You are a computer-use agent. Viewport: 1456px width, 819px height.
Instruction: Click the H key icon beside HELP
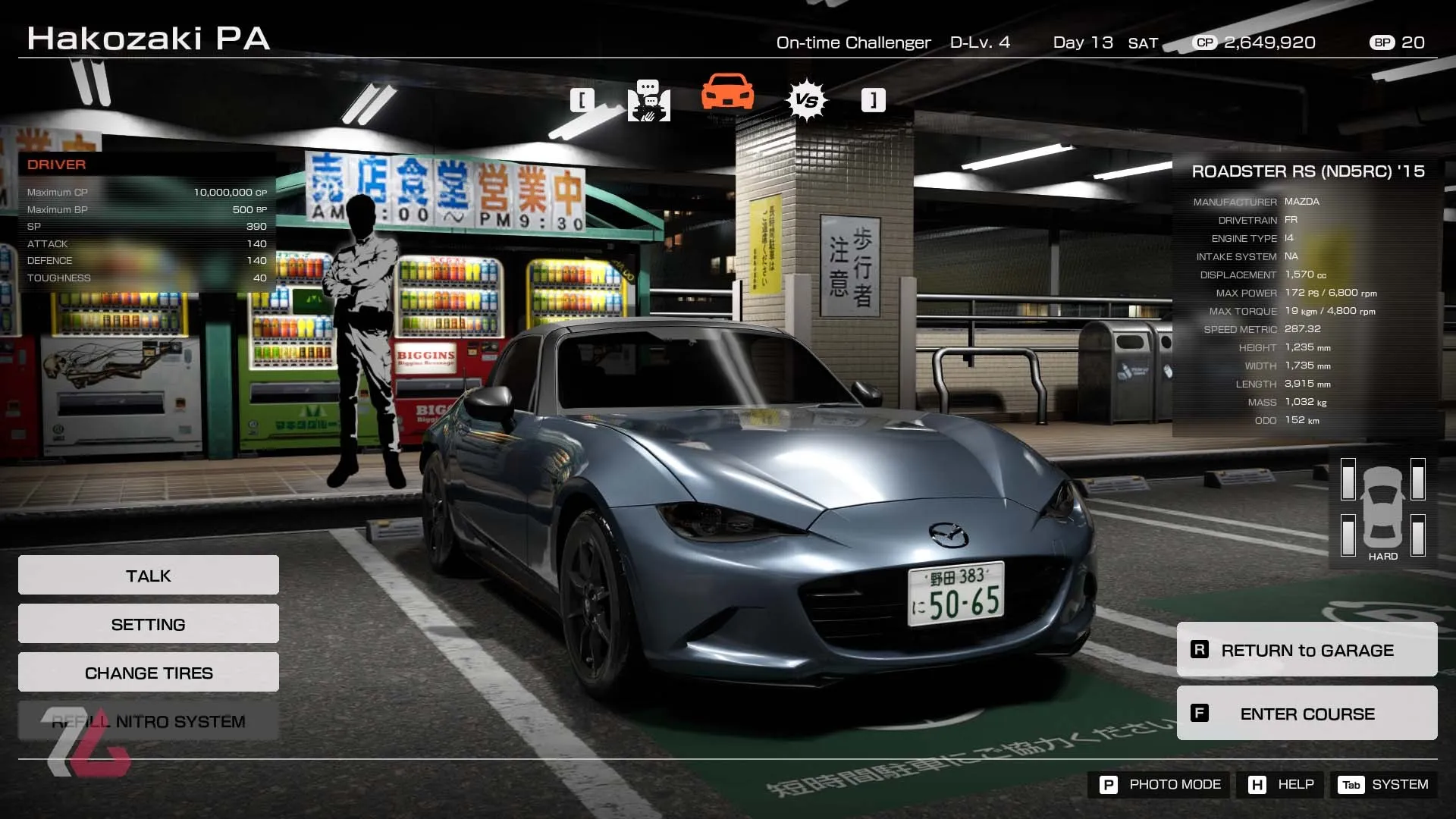pyautogui.click(x=1257, y=785)
